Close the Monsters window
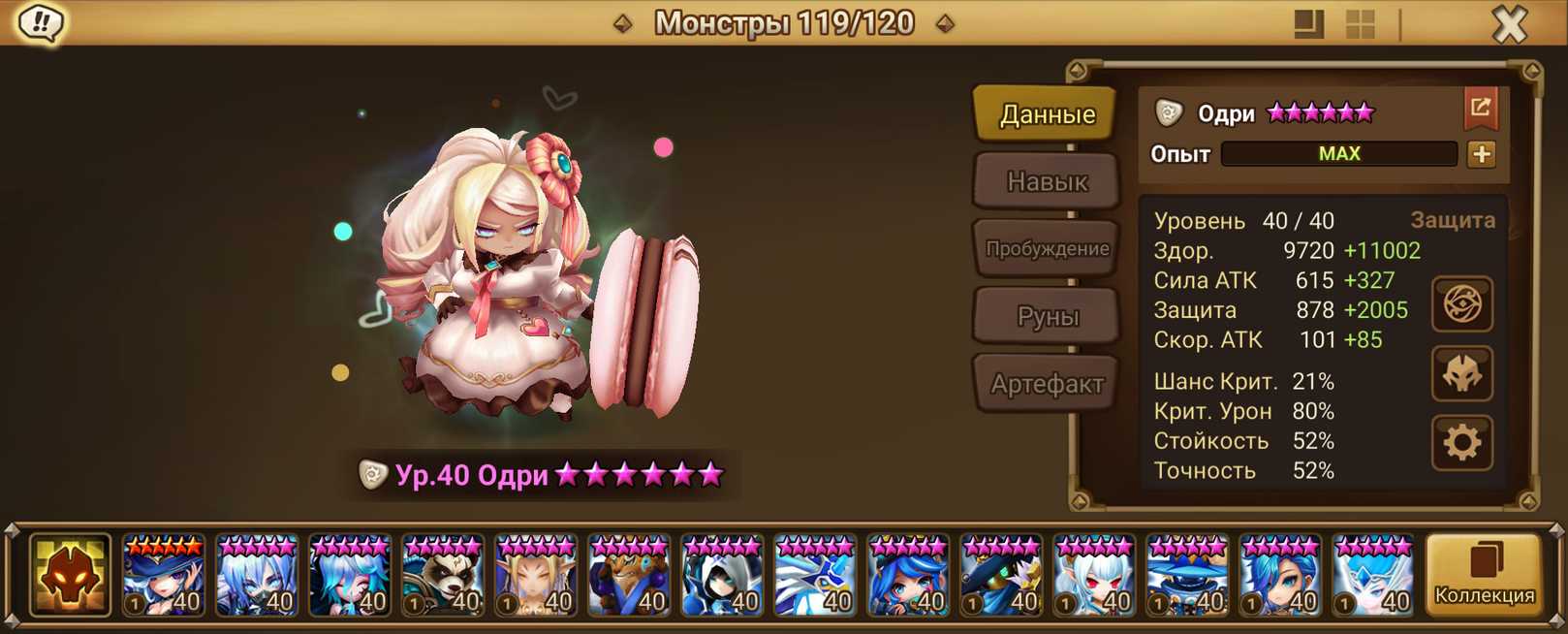1568x634 pixels. tap(1509, 24)
